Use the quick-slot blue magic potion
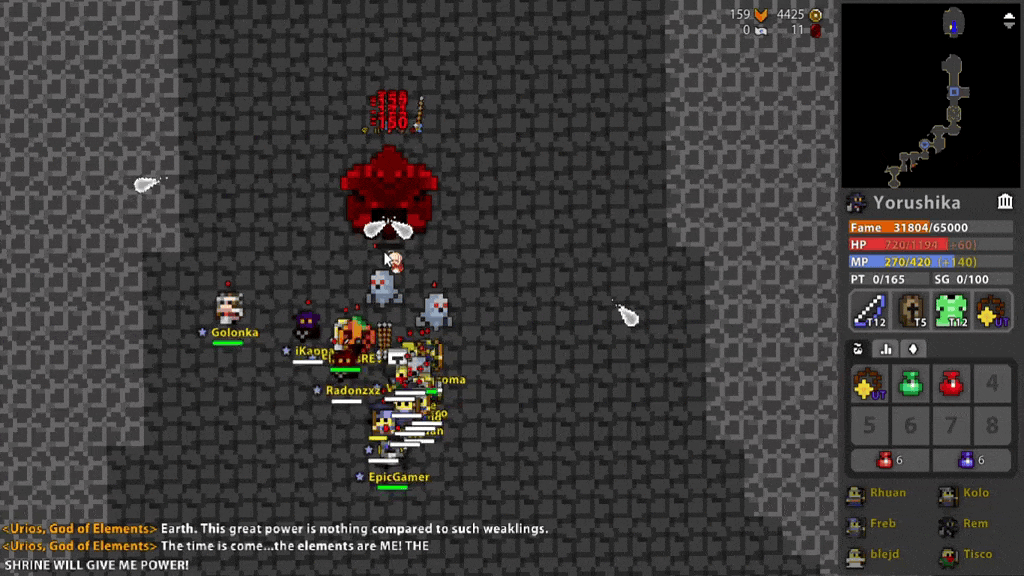The width and height of the screenshot is (1024, 576). click(971, 460)
